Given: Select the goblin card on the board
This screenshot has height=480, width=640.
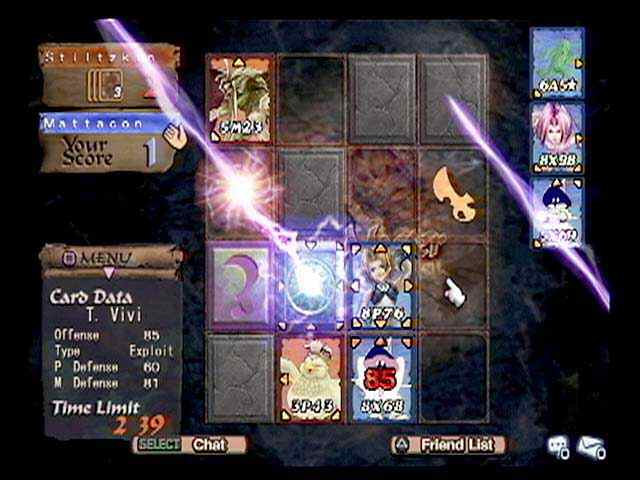Looking at the screenshot, I should tap(240, 100).
